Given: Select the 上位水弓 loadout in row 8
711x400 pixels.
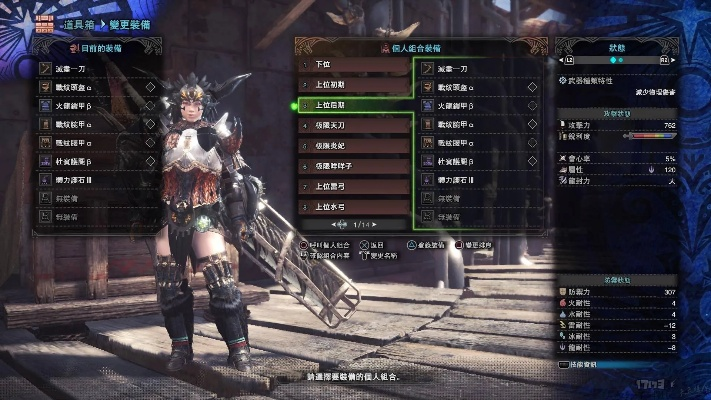Looking at the screenshot, I should coord(354,204).
